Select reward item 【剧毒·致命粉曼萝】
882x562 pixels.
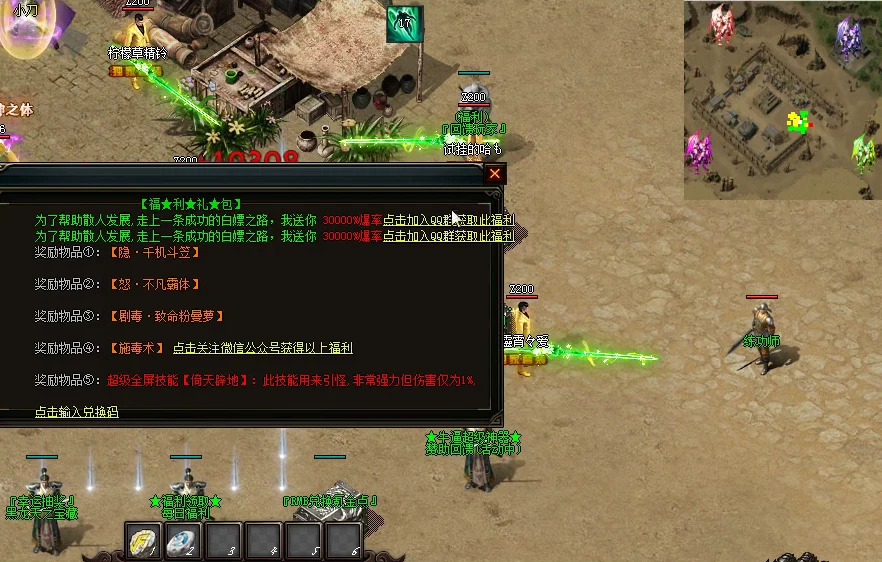tap(165, 316)
